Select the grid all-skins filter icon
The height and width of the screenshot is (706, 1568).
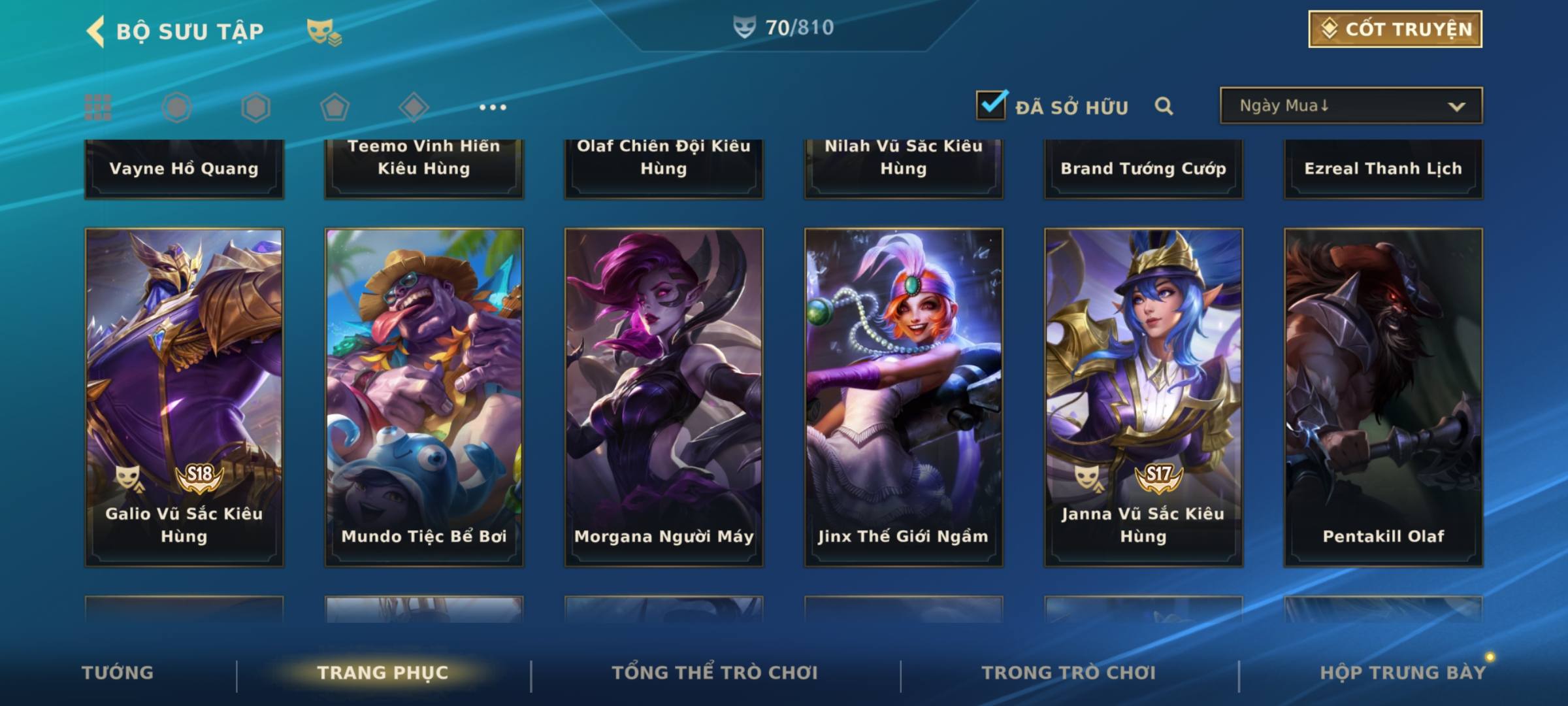[98, 107]
